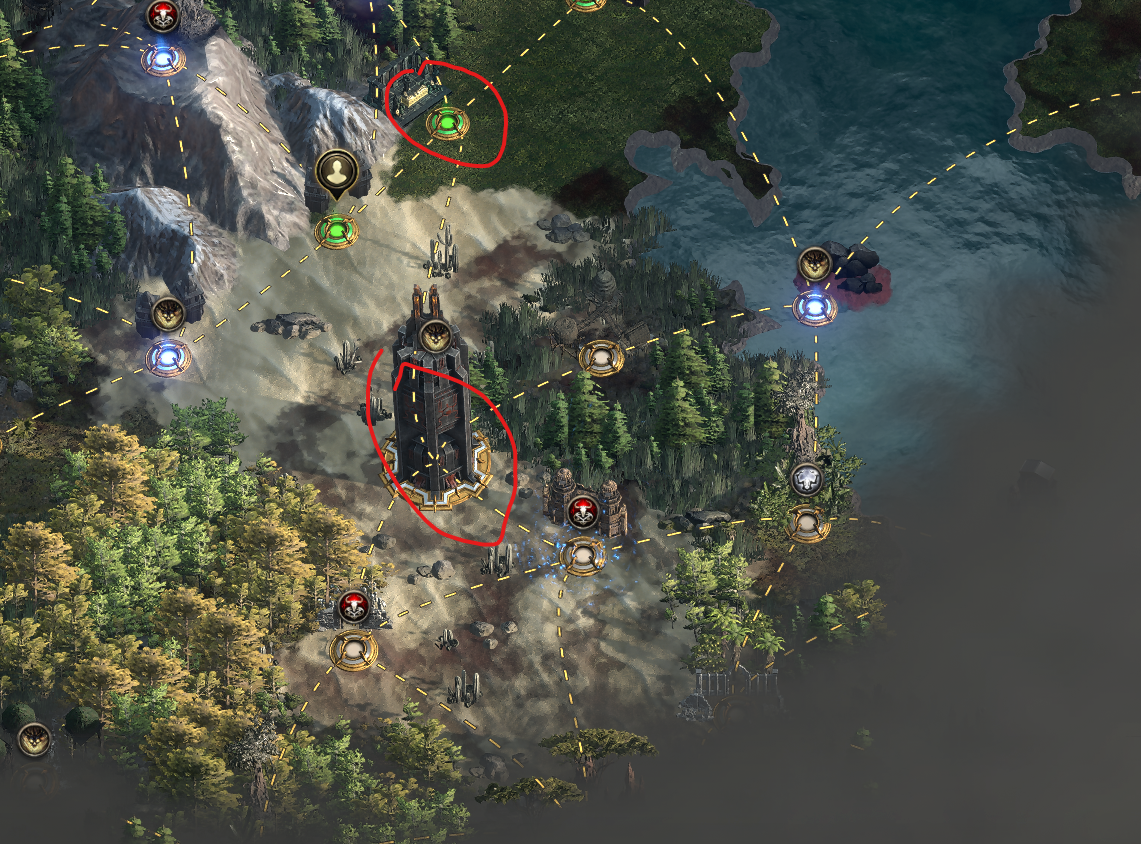Click the beast emblem in the dark fog
Viewport: 1141px width, 844px height.
tap(34, 740)
